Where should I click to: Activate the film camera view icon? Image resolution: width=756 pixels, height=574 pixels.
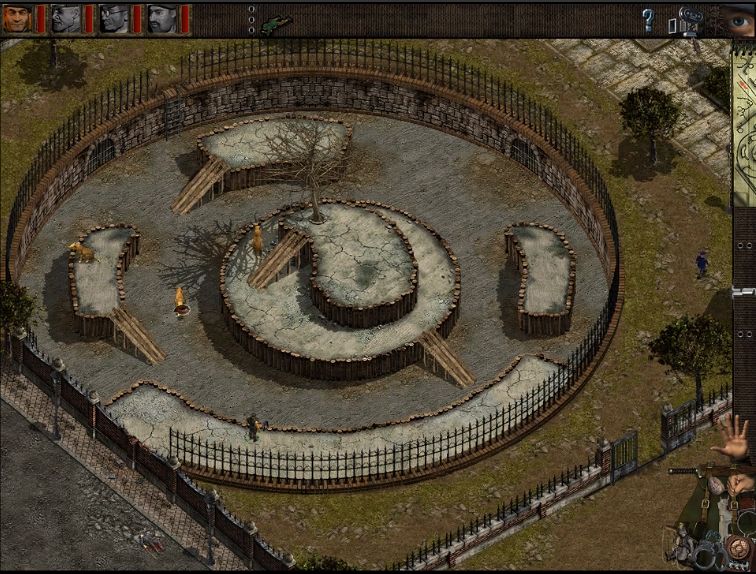[x=690, y=19]
